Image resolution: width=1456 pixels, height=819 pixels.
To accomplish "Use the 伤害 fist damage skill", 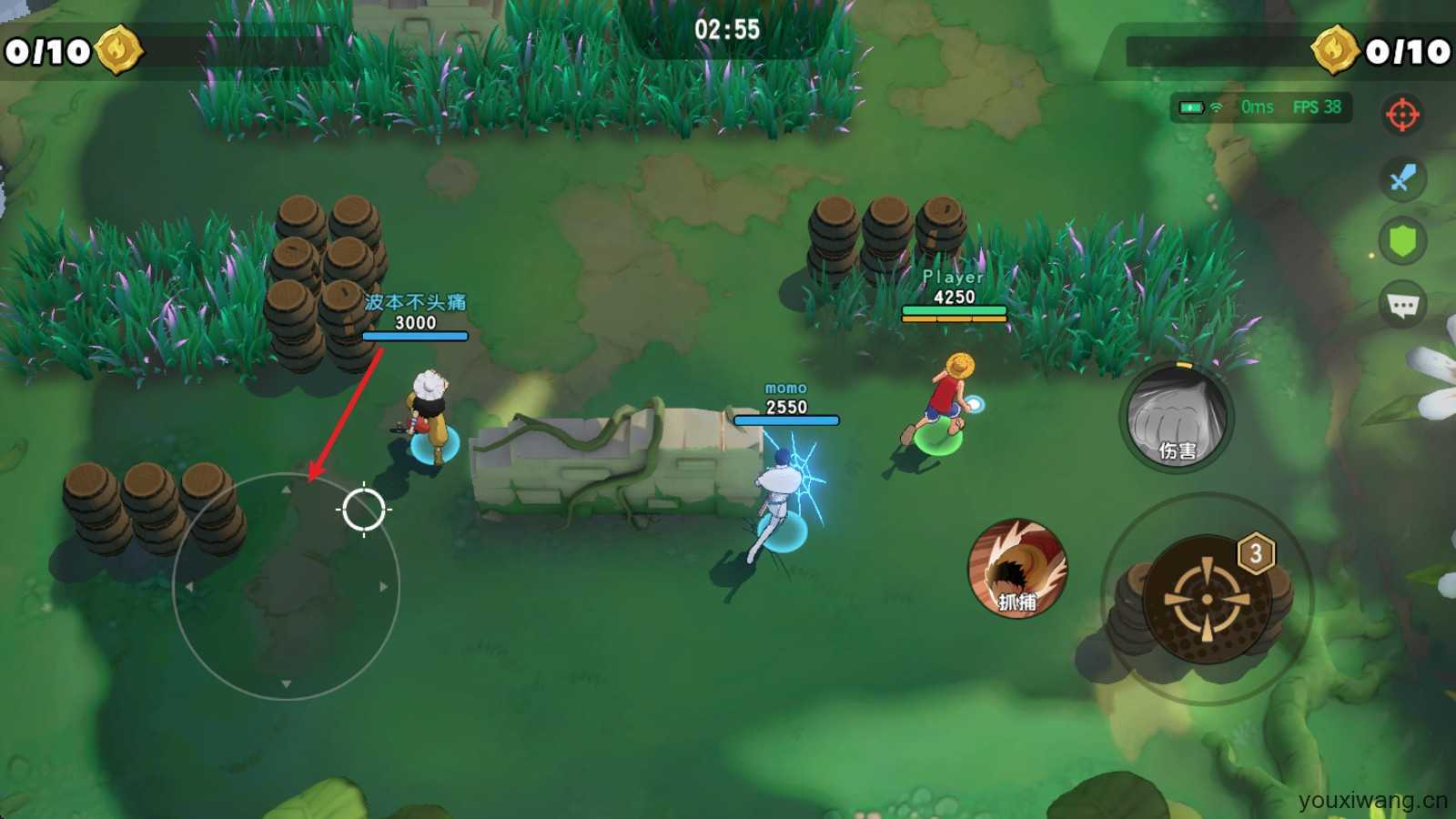I will [1176, 419].
